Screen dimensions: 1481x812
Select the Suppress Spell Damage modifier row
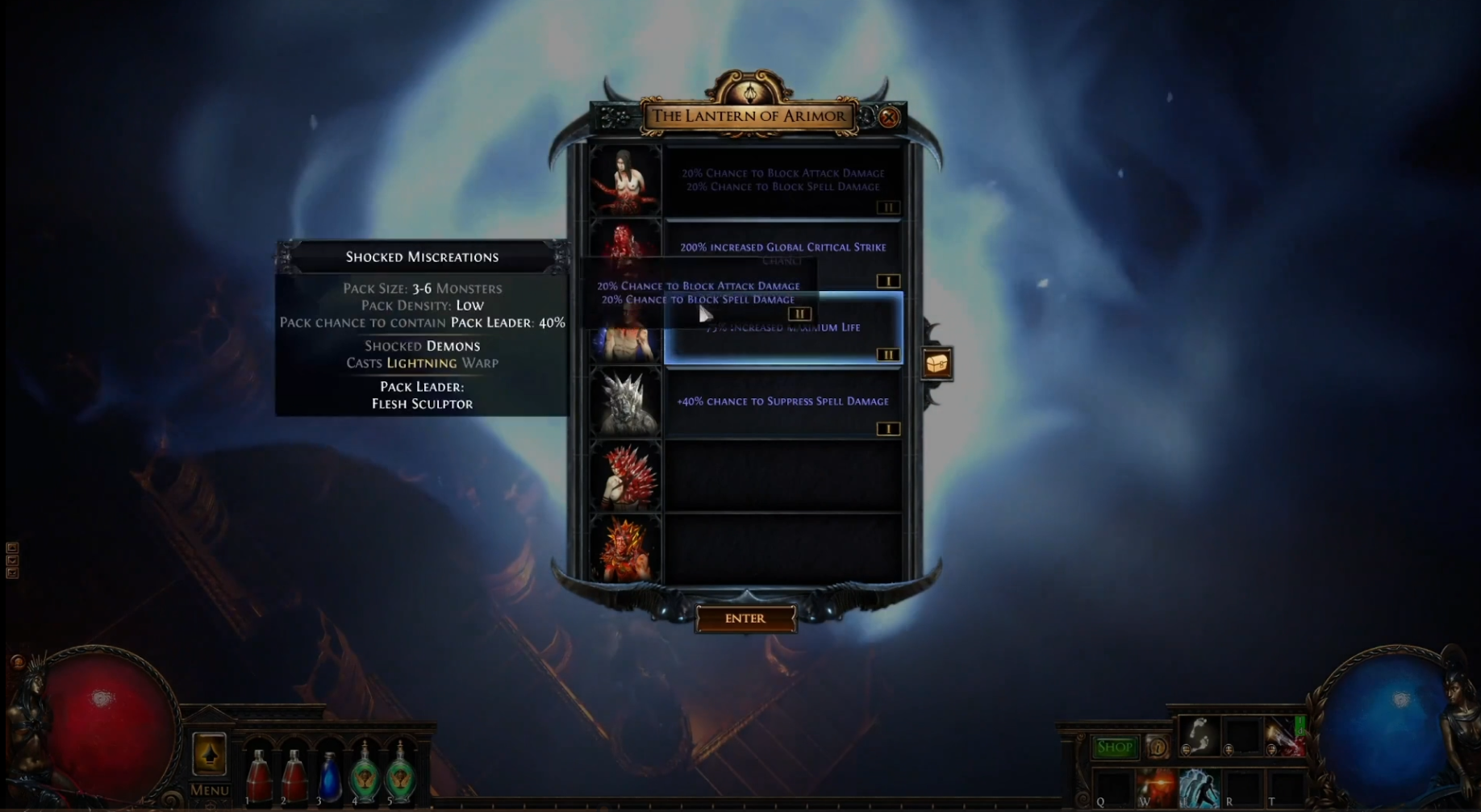click(782, 402)
